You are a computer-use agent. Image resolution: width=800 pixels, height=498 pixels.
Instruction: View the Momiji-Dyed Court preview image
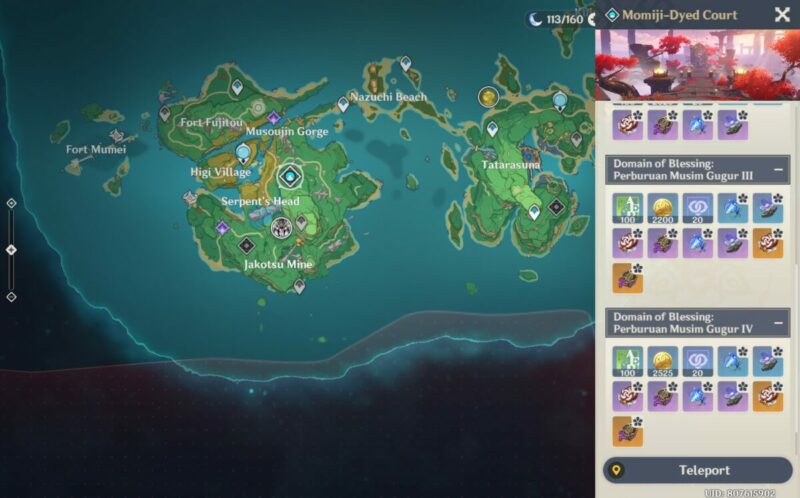(697, 64)
